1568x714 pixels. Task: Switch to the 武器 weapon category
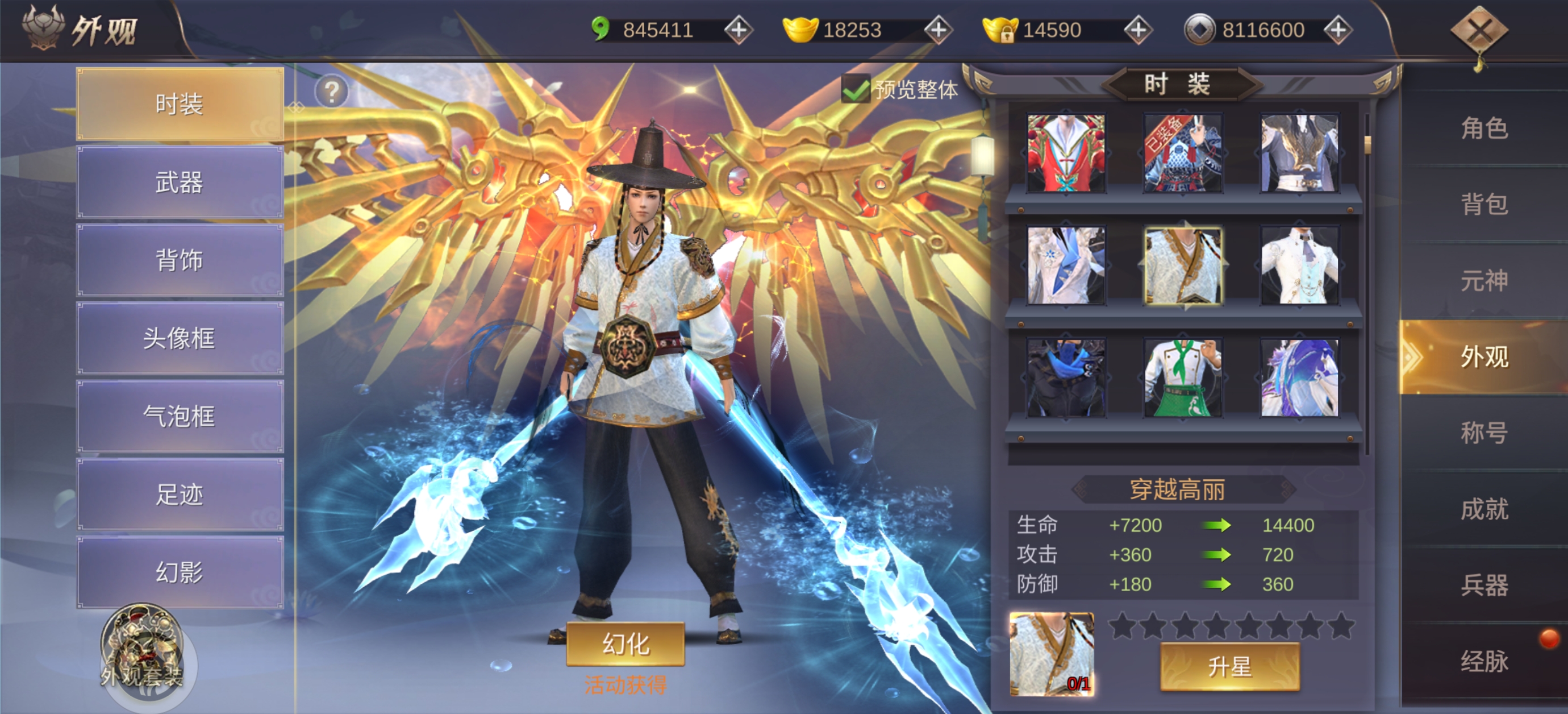pyautogui.click(x=180, y=182)
